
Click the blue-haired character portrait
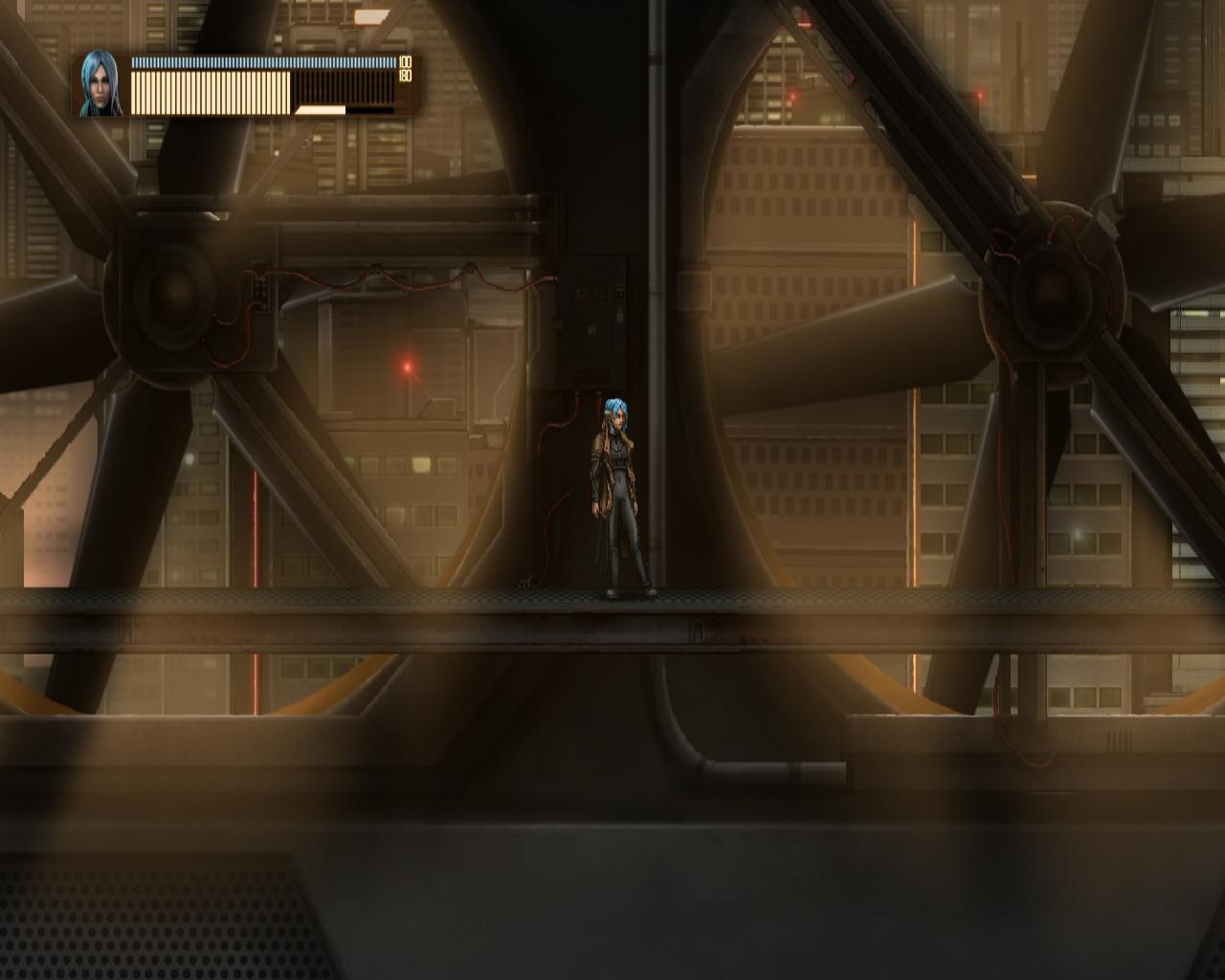[100, 84]
